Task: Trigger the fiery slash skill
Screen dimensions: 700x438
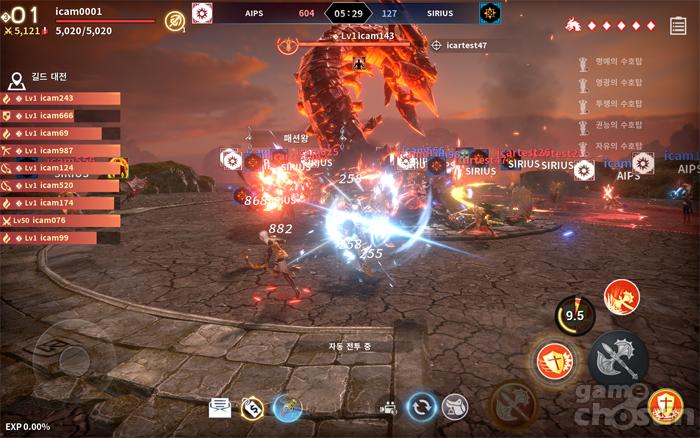Action: click(622, 297)
